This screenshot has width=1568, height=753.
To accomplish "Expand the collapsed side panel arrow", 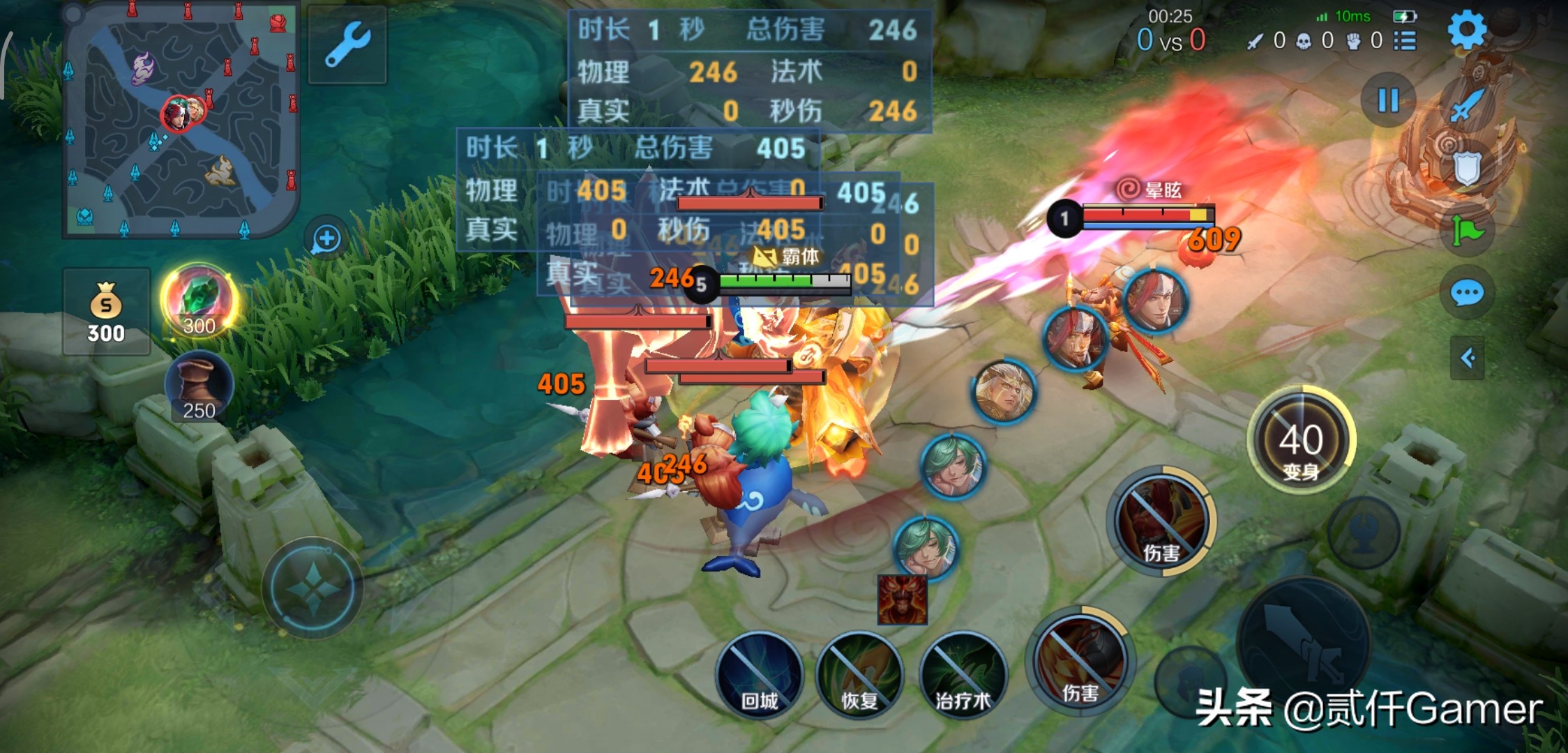I will 1468,358.
